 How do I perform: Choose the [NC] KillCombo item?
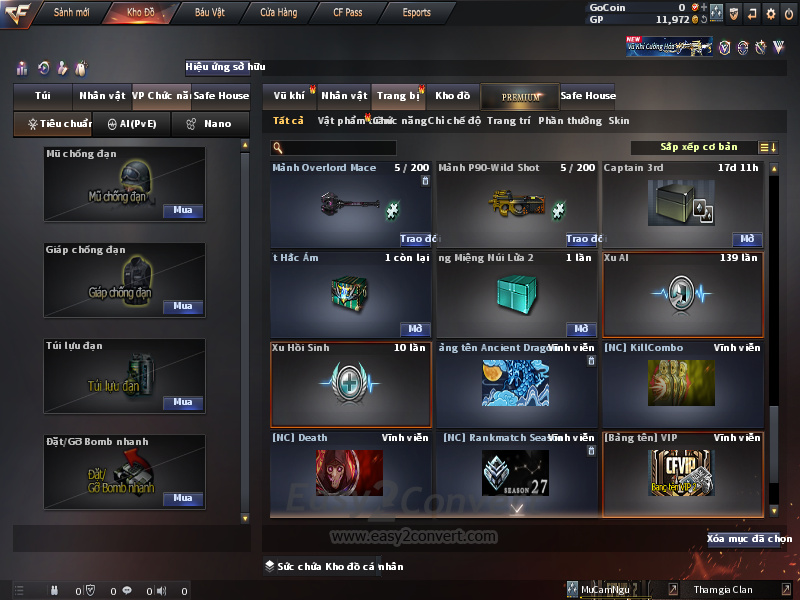(x=682, y=385)
